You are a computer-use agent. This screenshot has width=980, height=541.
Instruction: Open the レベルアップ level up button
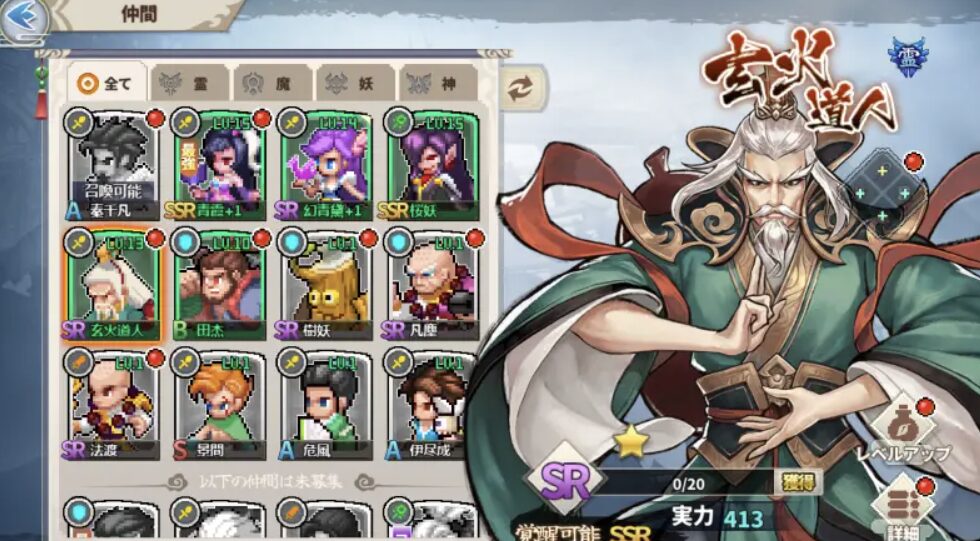pos(902,429)
